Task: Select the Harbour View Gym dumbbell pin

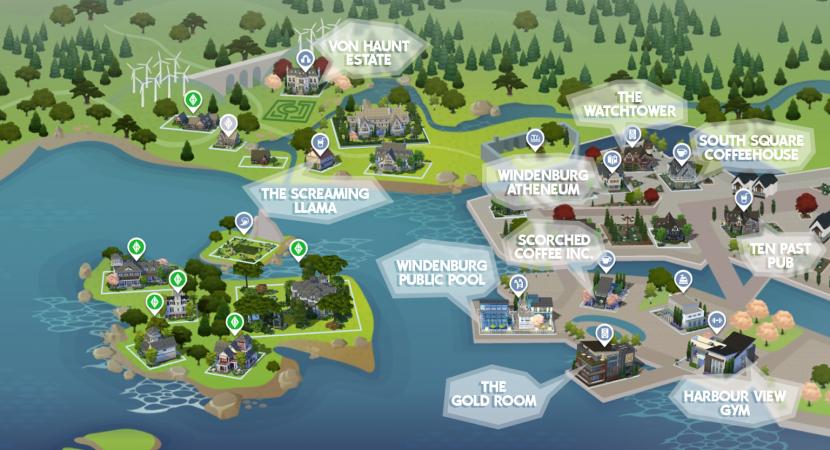Action: [x=716, y=320]
